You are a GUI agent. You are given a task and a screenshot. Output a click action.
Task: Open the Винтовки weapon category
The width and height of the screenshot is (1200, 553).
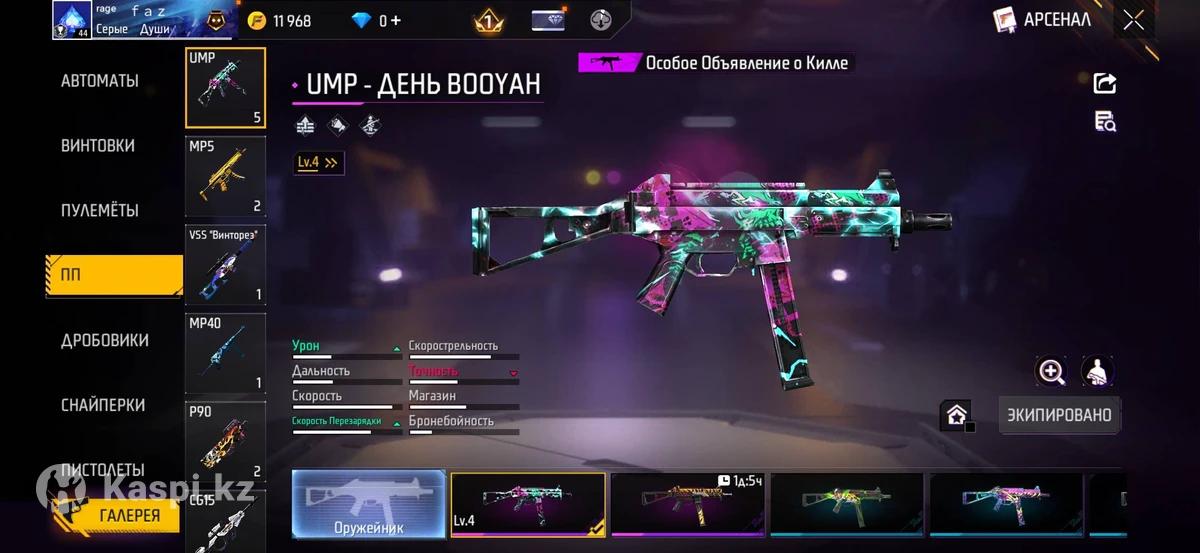pos(98,146)
